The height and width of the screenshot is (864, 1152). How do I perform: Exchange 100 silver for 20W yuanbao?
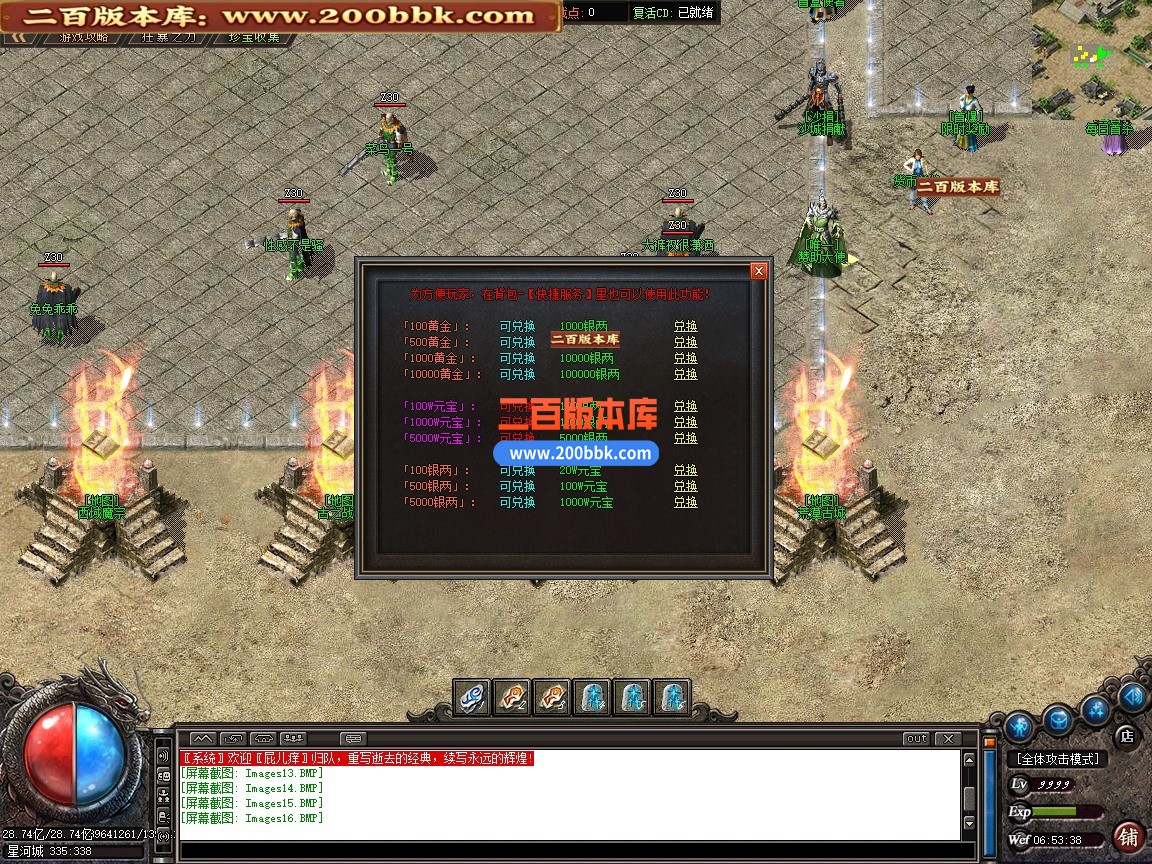685,470
